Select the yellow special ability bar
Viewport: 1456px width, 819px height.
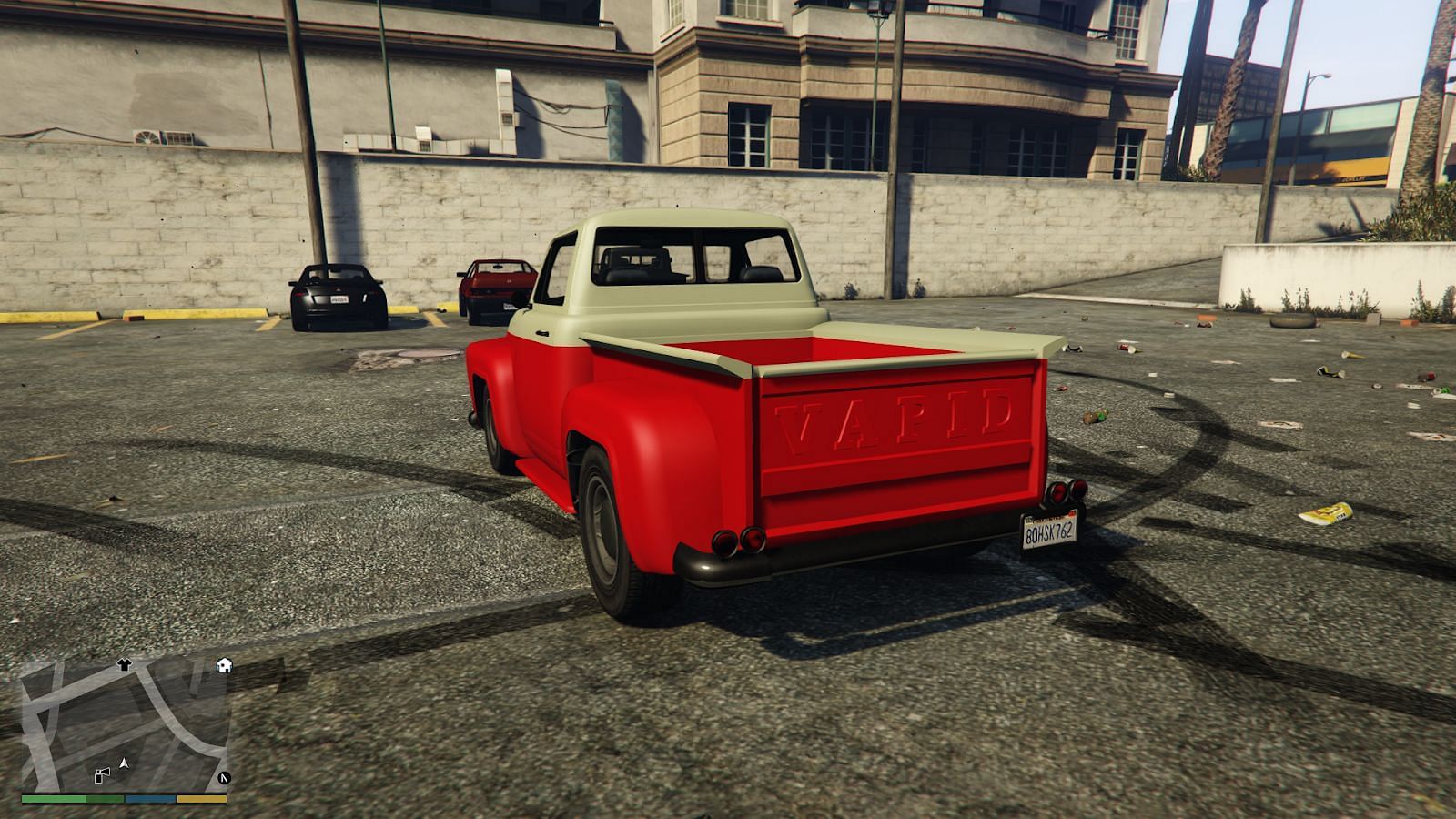pyautogui.click(x=200, y=798)
